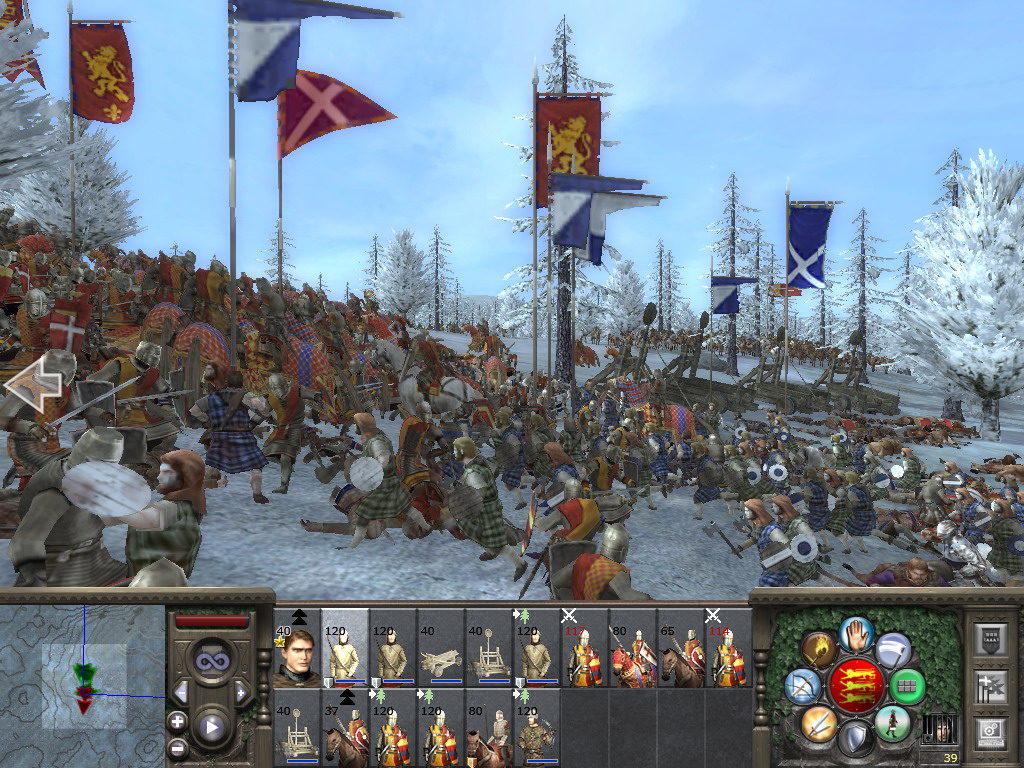Screen dimensions: 1024x768
Task: Activate the halt order hand icon
Action: tap(857, 633)
